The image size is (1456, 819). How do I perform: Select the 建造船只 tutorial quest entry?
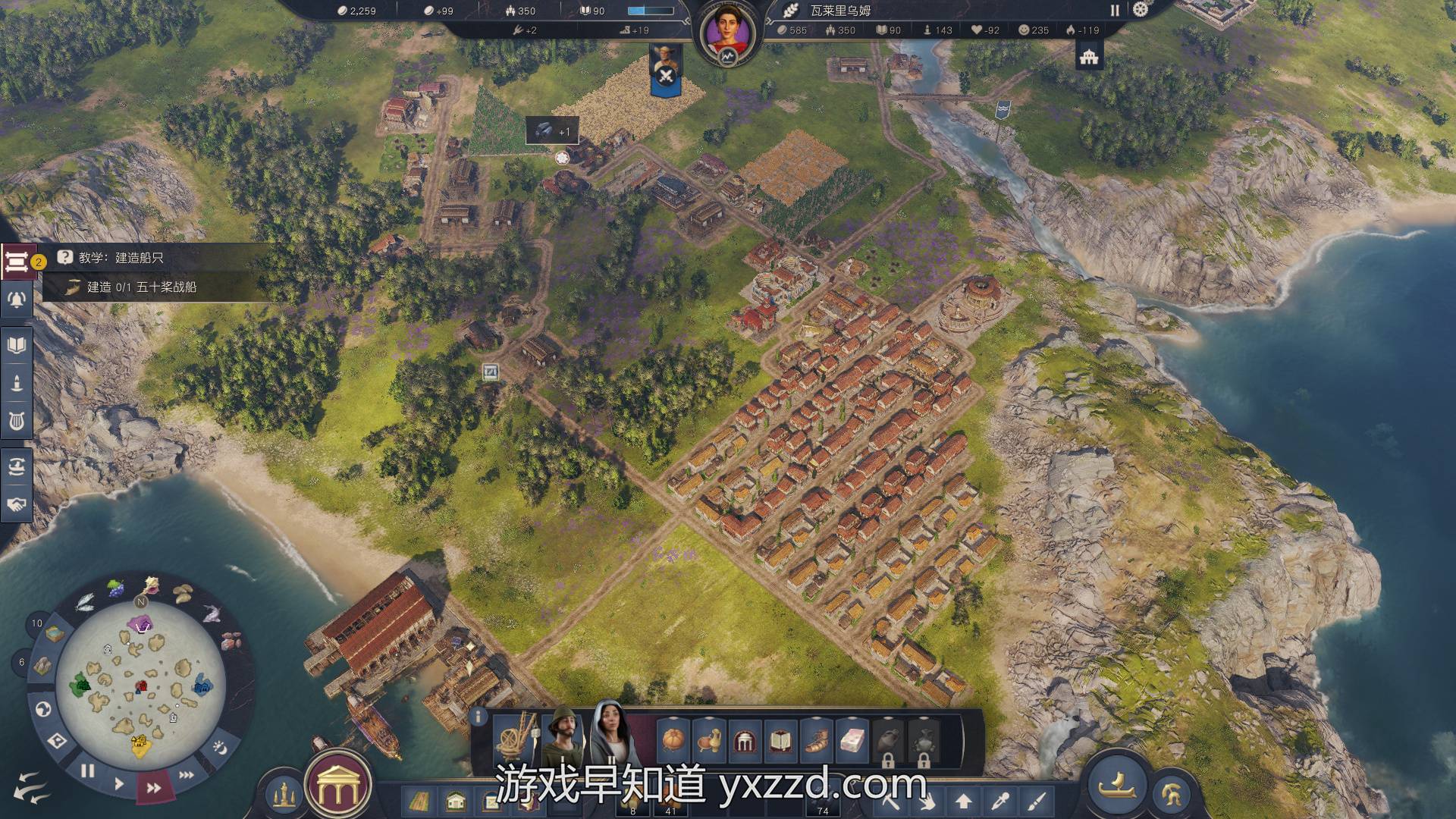tap(121, 258)
